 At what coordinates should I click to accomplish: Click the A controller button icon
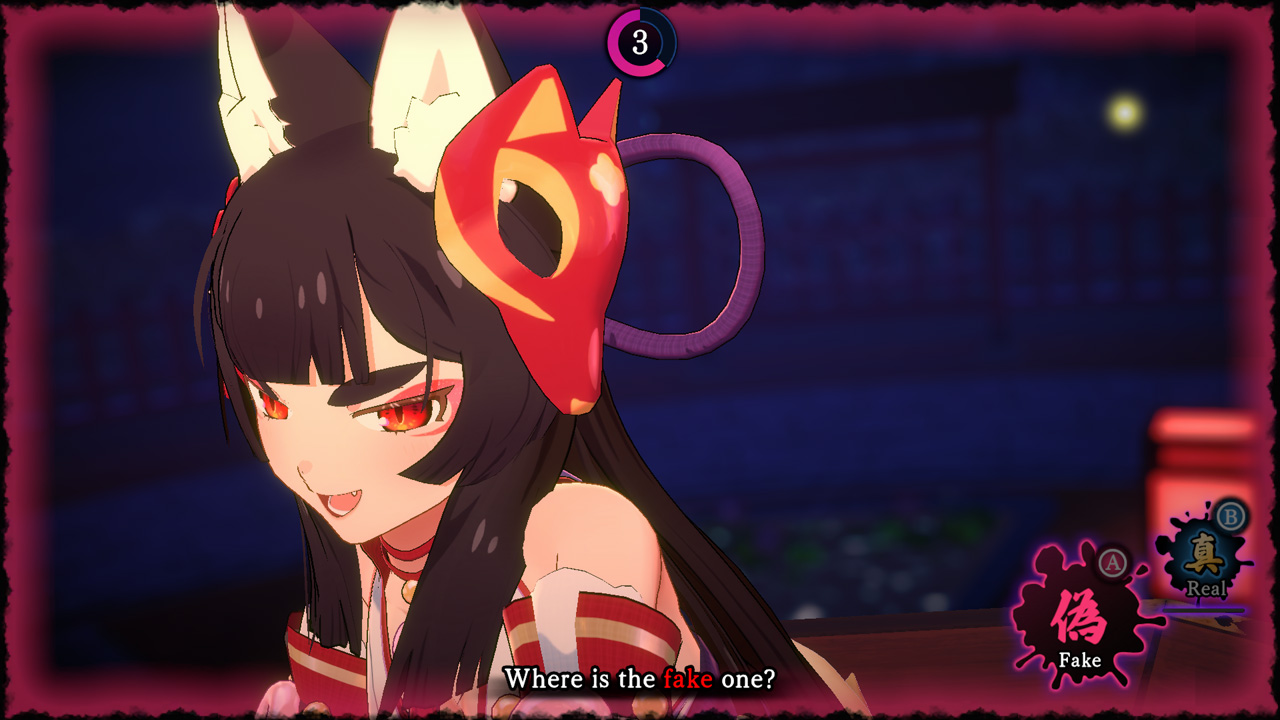[x=1112, y=562]
